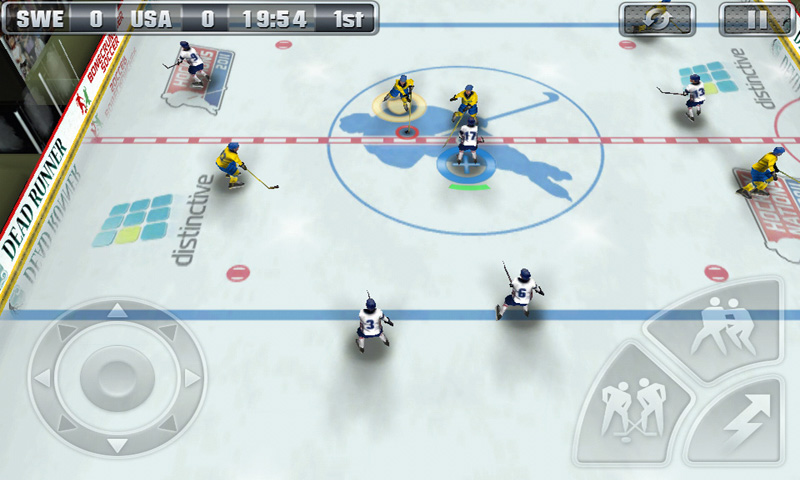Hit the body check button with two players

tap(718, 324)
